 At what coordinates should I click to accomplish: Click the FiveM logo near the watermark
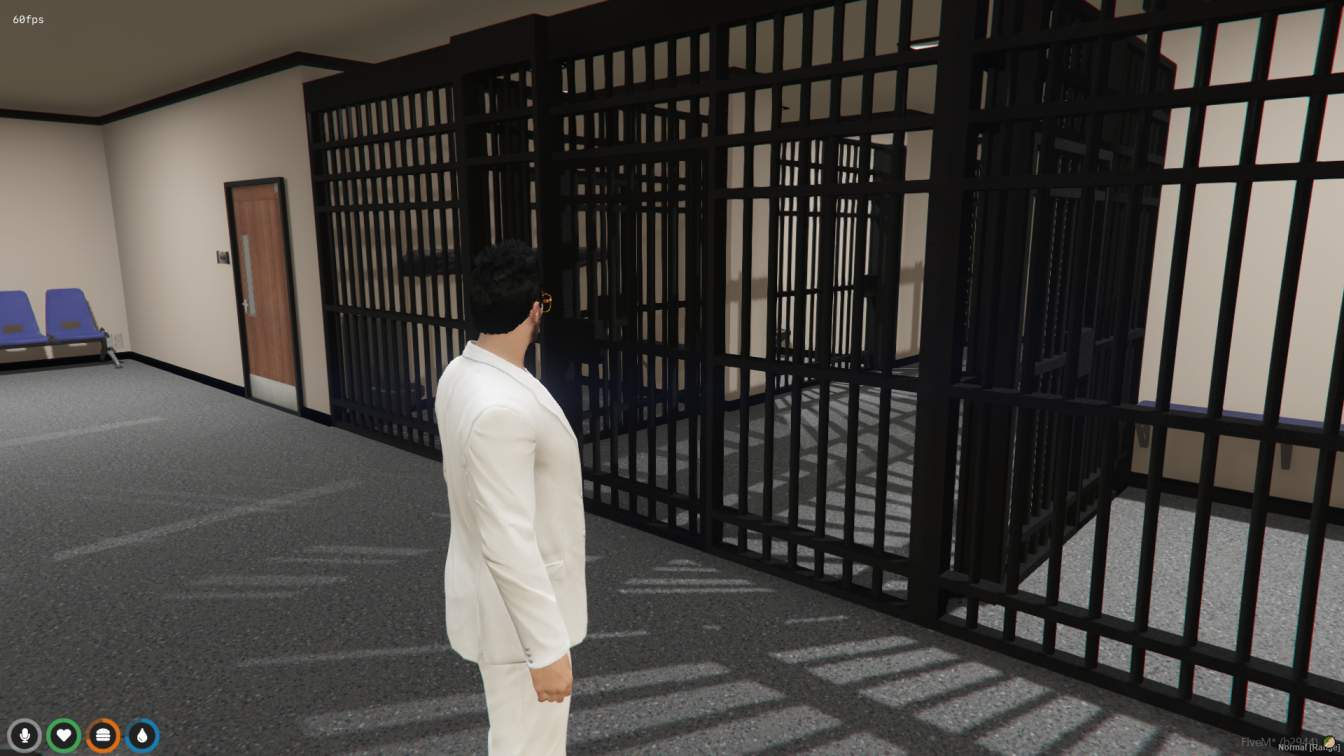tap(1330, 740)
